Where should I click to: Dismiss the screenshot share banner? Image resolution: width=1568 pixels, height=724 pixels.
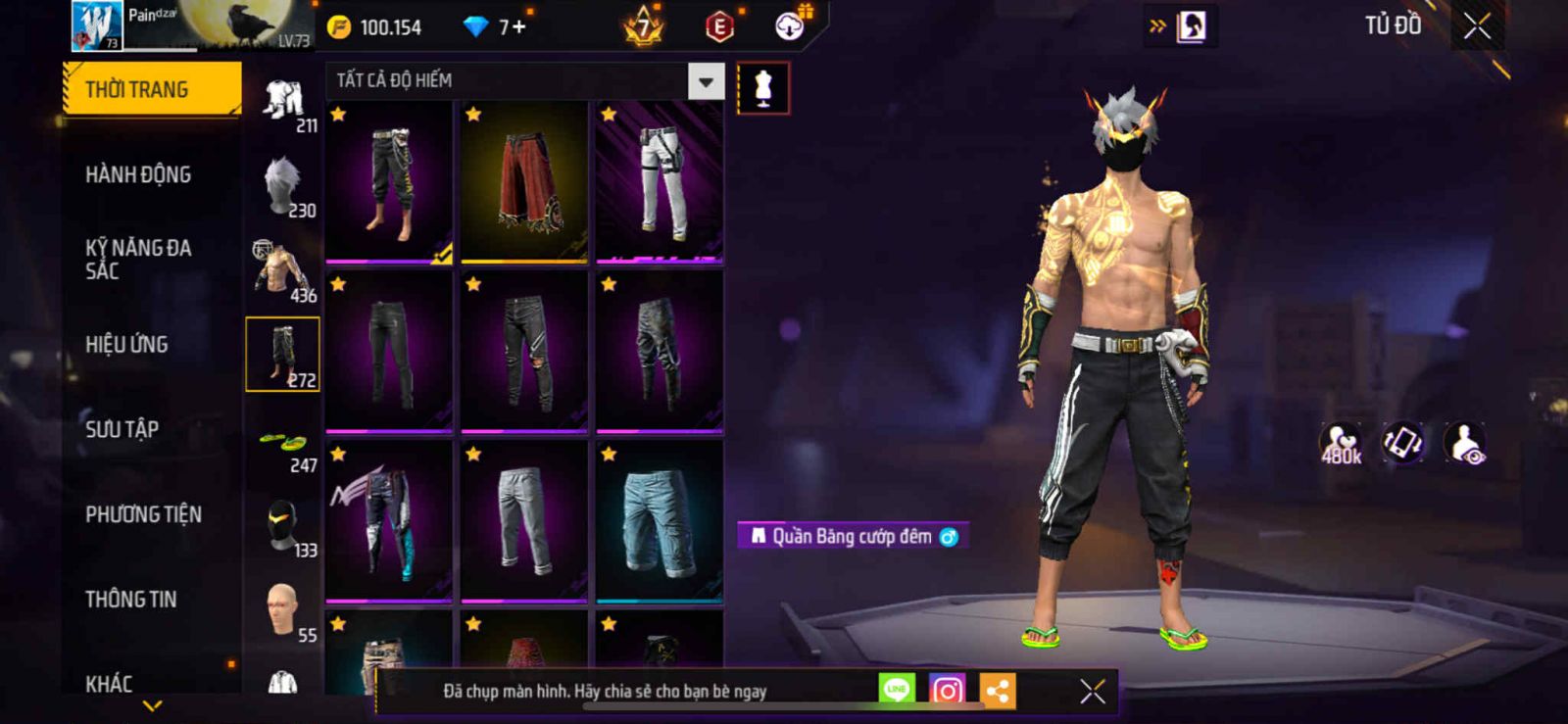pyautogui.click(x=1092, y=692)
